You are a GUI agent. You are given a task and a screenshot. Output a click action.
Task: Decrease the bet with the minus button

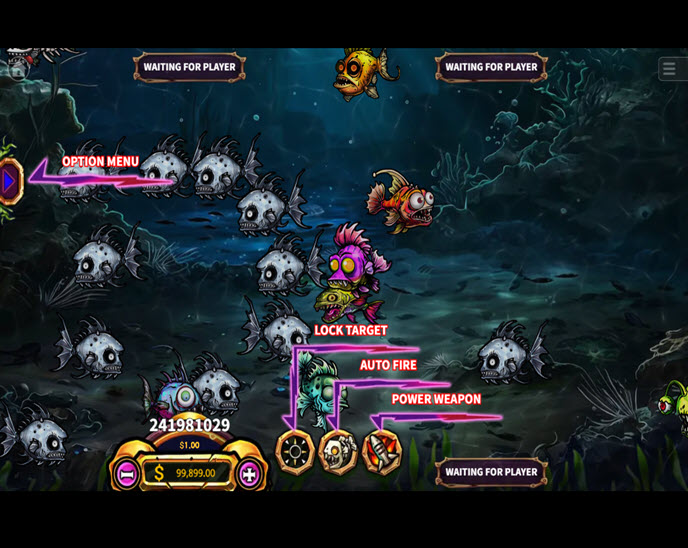click(x=126, y=473)
